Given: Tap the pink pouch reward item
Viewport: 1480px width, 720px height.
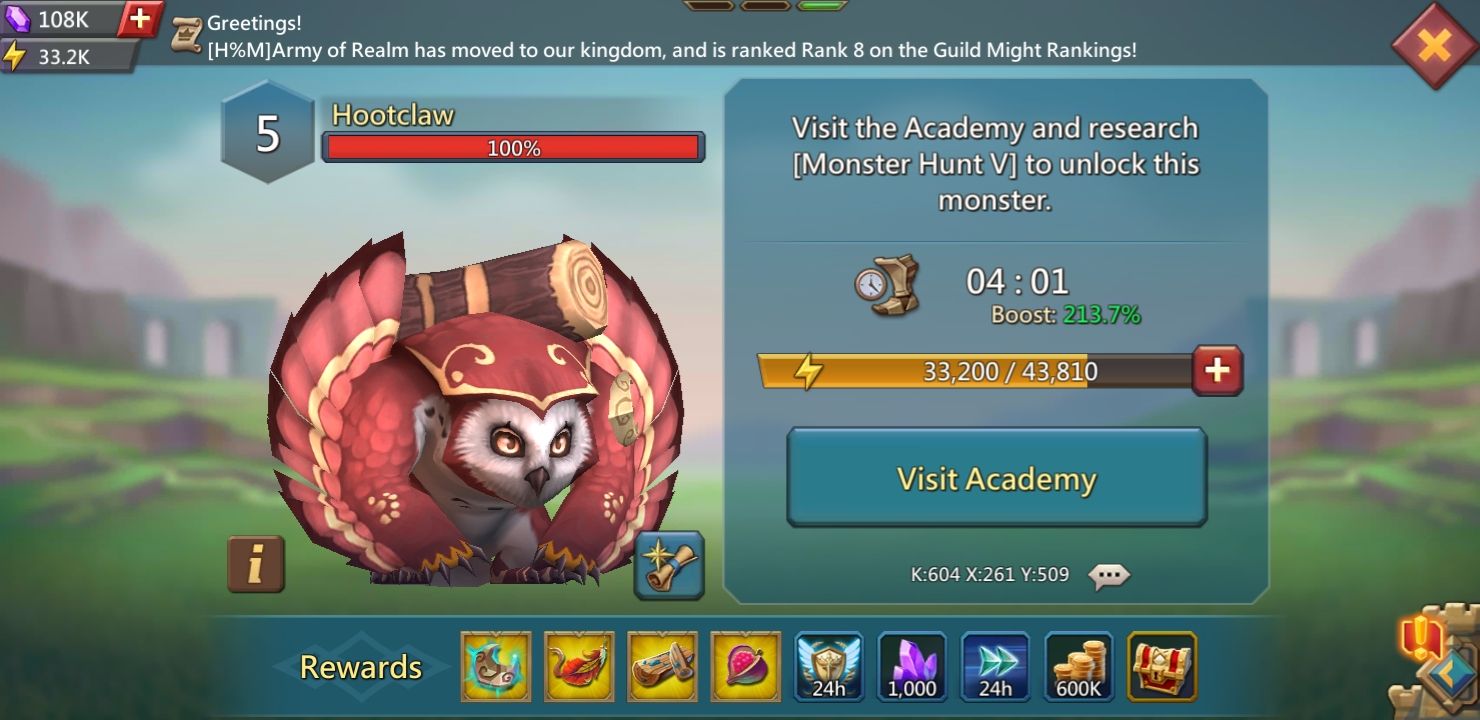Looking at the screenshot, I should [x=745, y=665].
